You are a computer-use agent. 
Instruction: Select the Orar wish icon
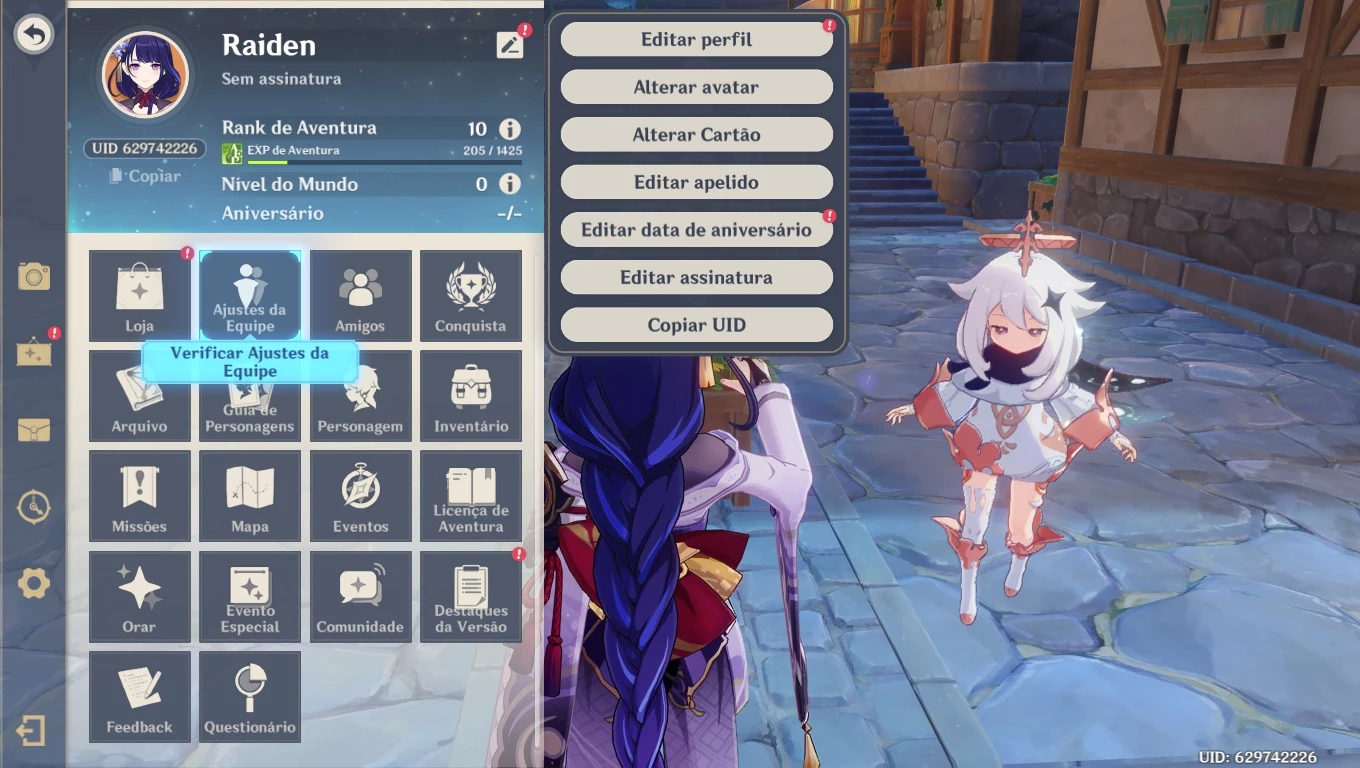139,596
